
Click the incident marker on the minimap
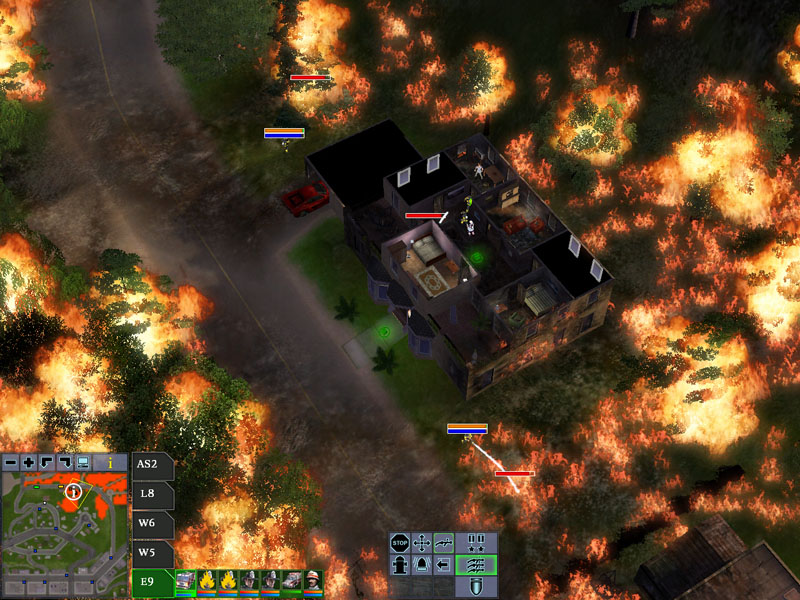(73, 491)
